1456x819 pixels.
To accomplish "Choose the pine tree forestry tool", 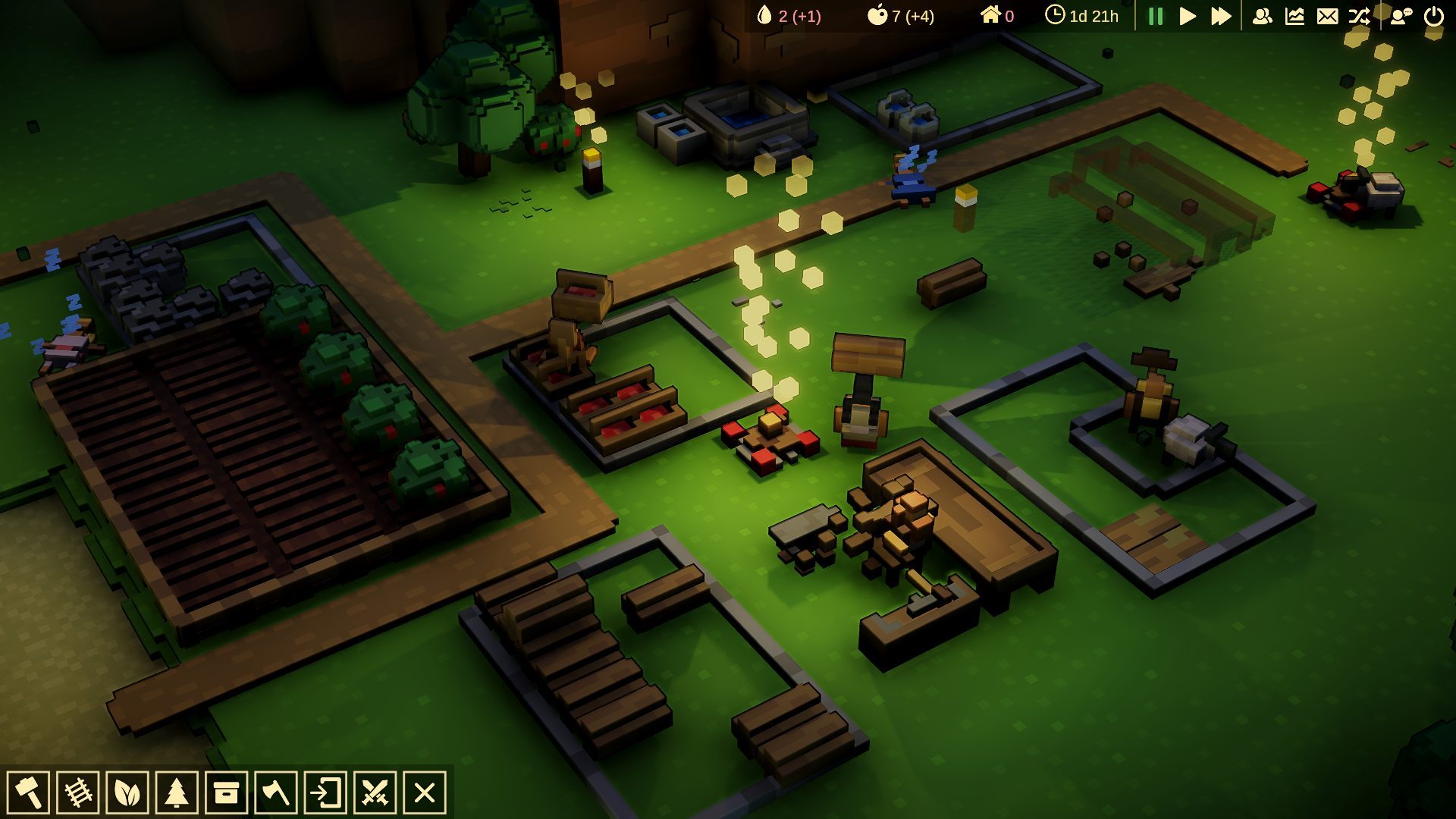I will (x=177, y=793).
